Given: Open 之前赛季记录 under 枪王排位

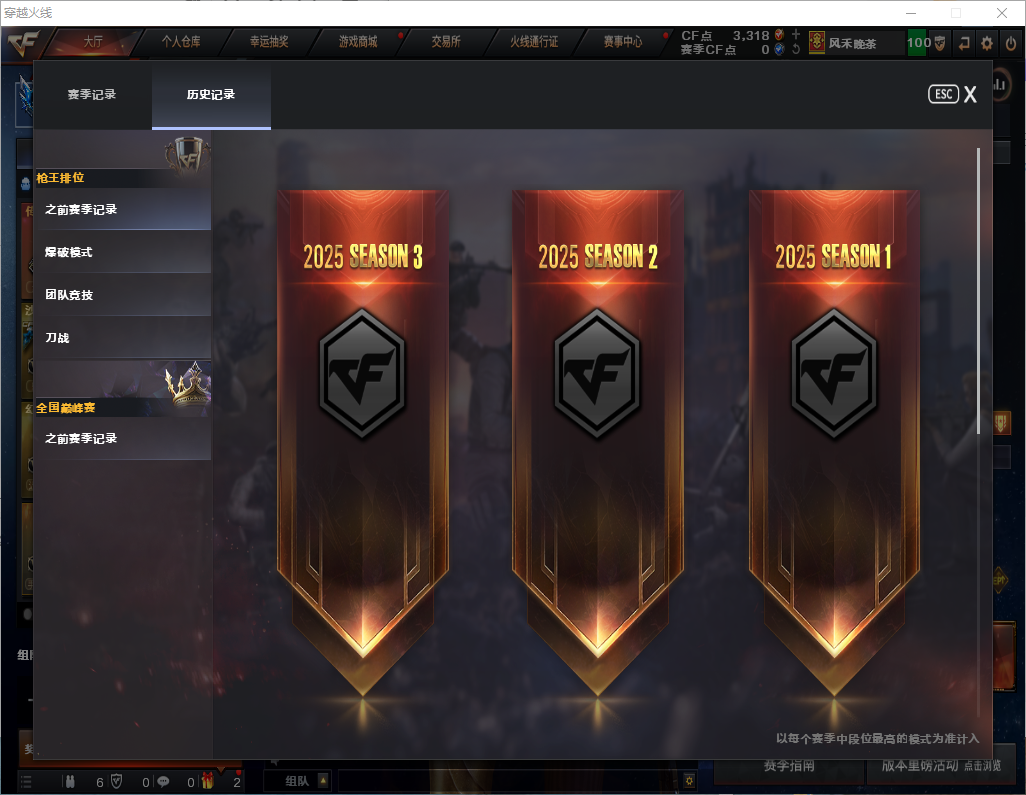Looking at the screenshot, I should [122, 210].
